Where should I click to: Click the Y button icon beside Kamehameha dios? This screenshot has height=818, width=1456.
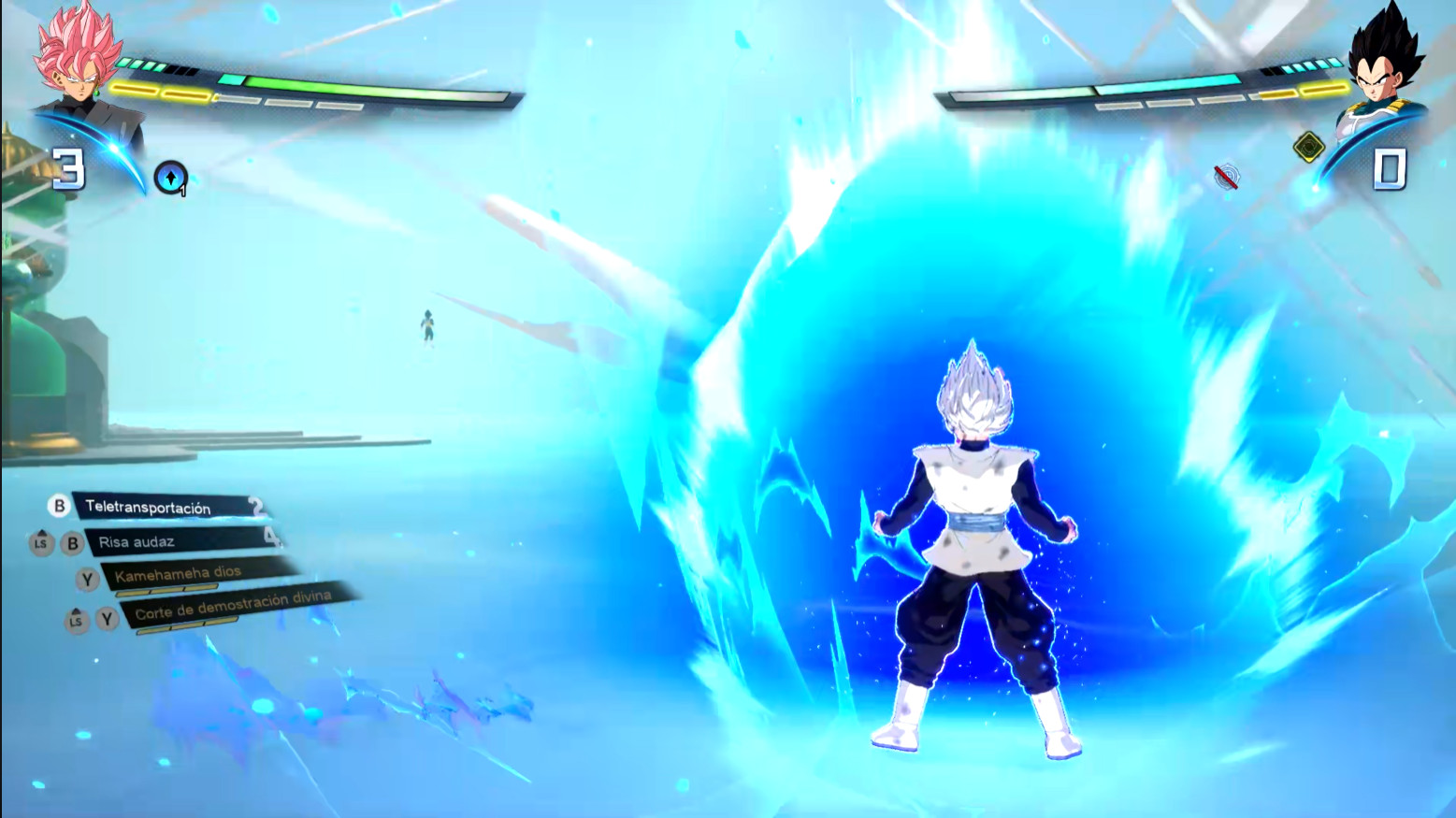(x=88, y=579)
